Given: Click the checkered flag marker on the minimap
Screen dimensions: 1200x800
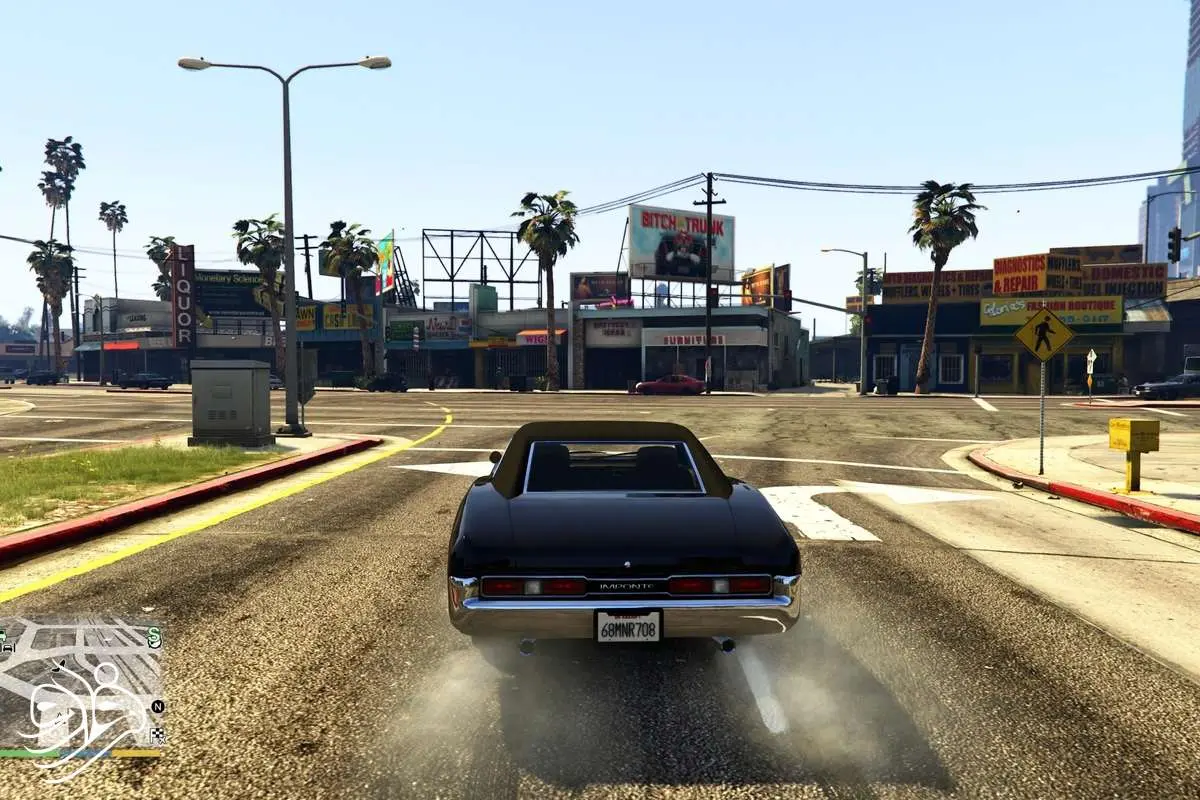Looking at the screenshot, I should coord(157,735).
